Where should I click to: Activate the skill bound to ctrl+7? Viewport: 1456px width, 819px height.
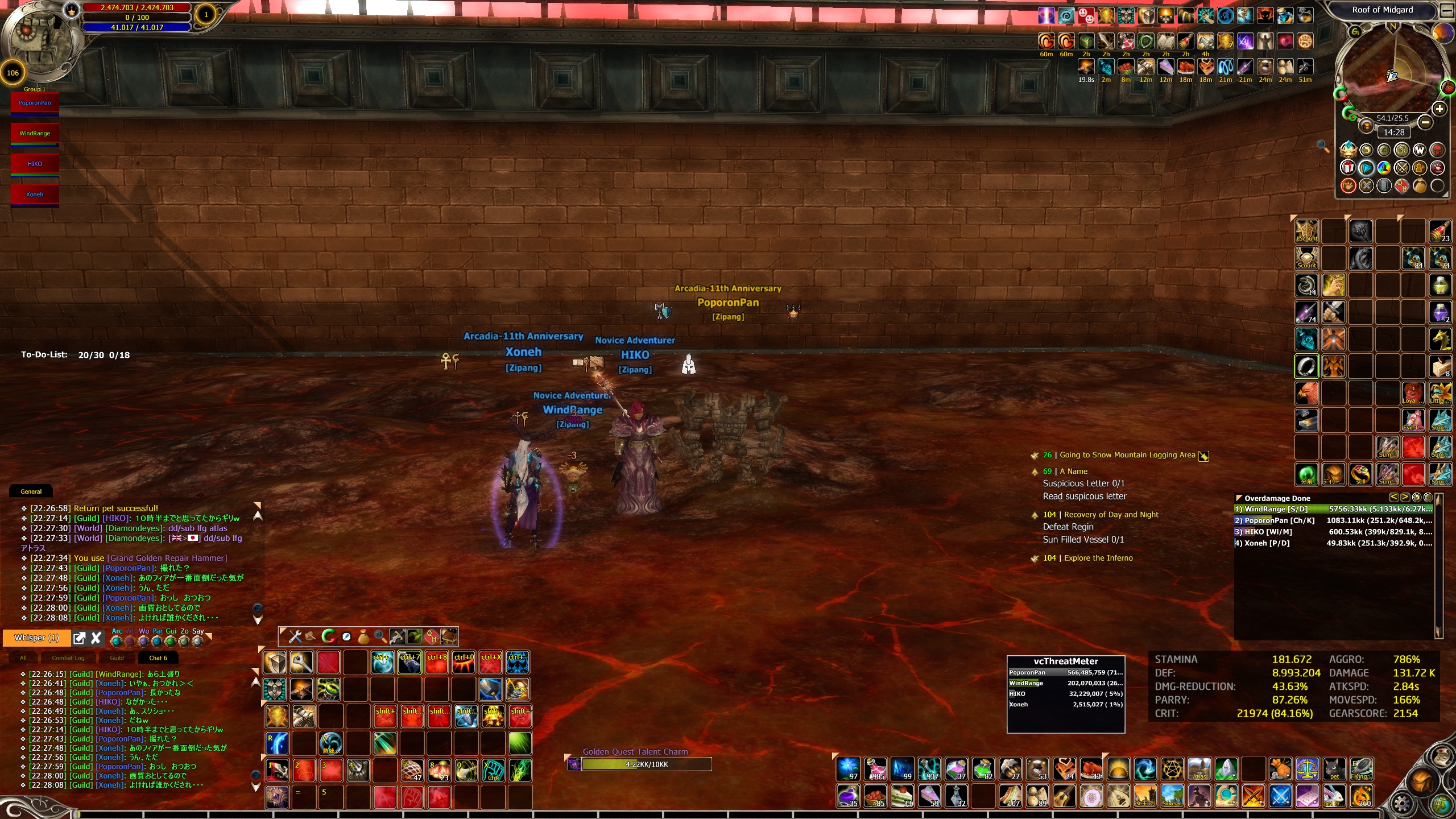409,663
